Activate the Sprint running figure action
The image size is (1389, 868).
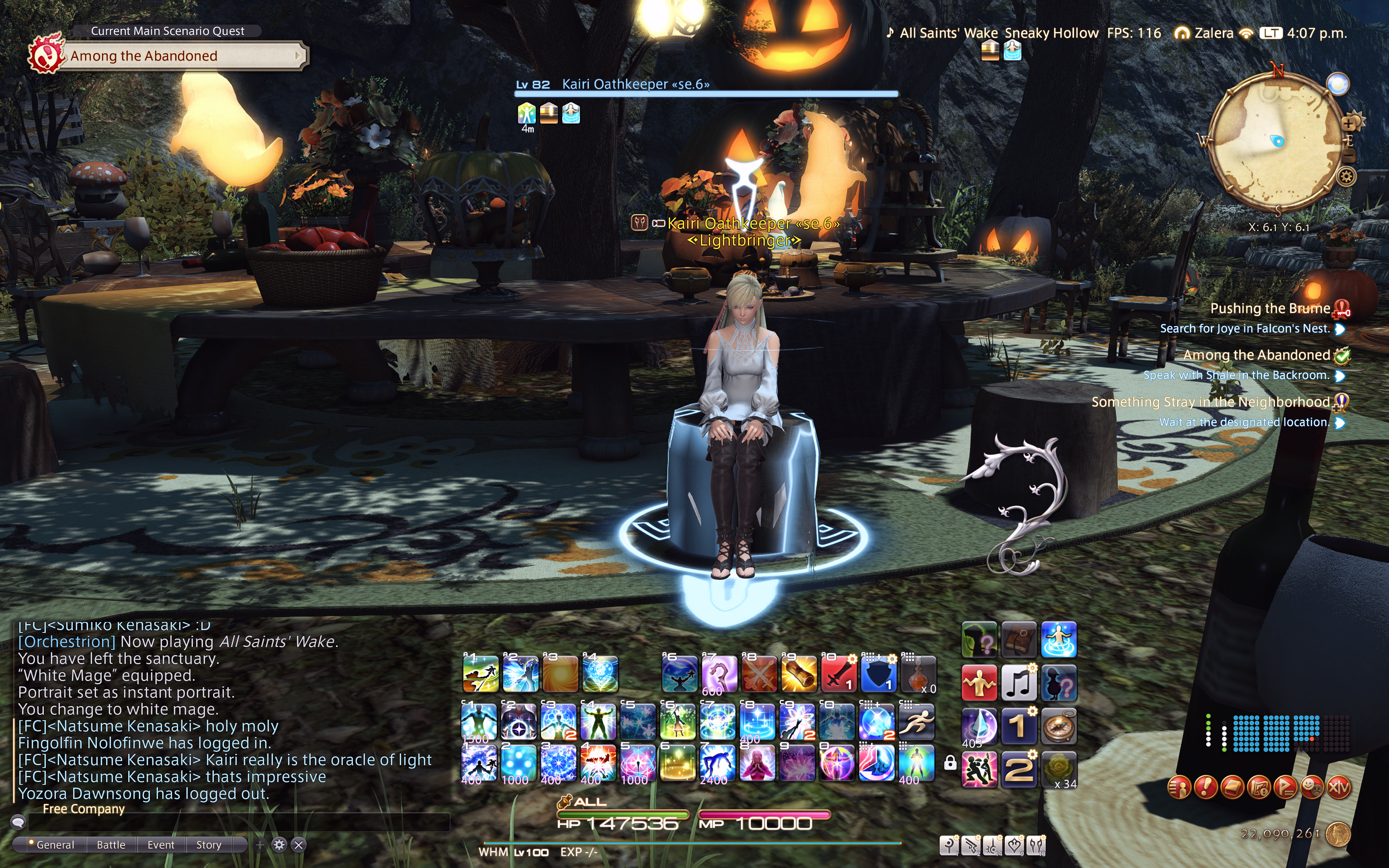pyautogui.click(x=916, y=722)
